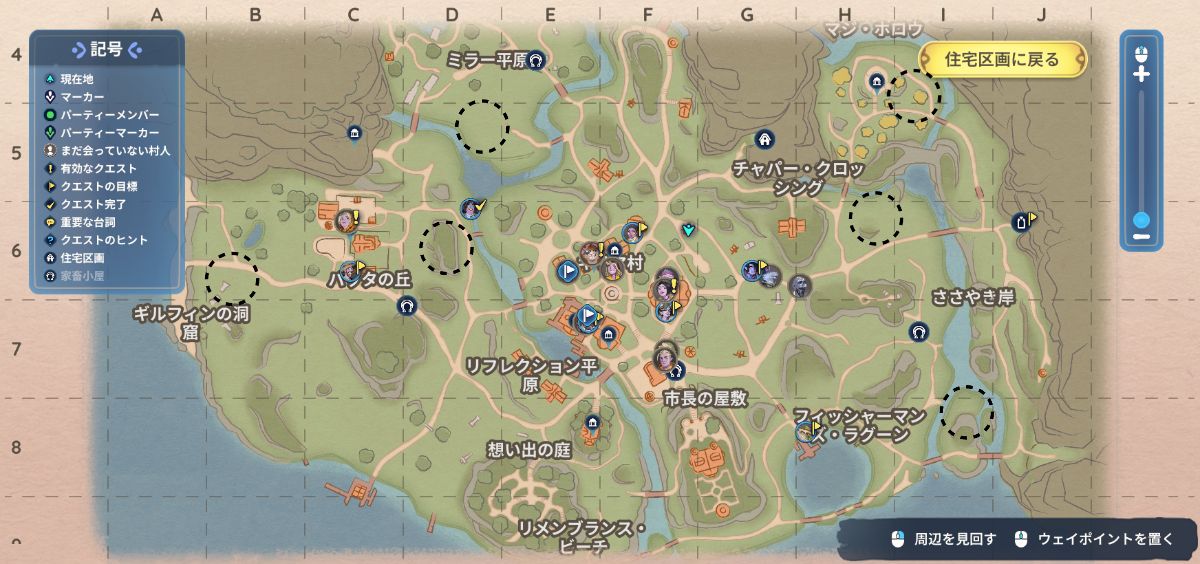Select the villager portrait with a checkmark by the river
The image size is (1200, 564).
(x=470, y=209)
